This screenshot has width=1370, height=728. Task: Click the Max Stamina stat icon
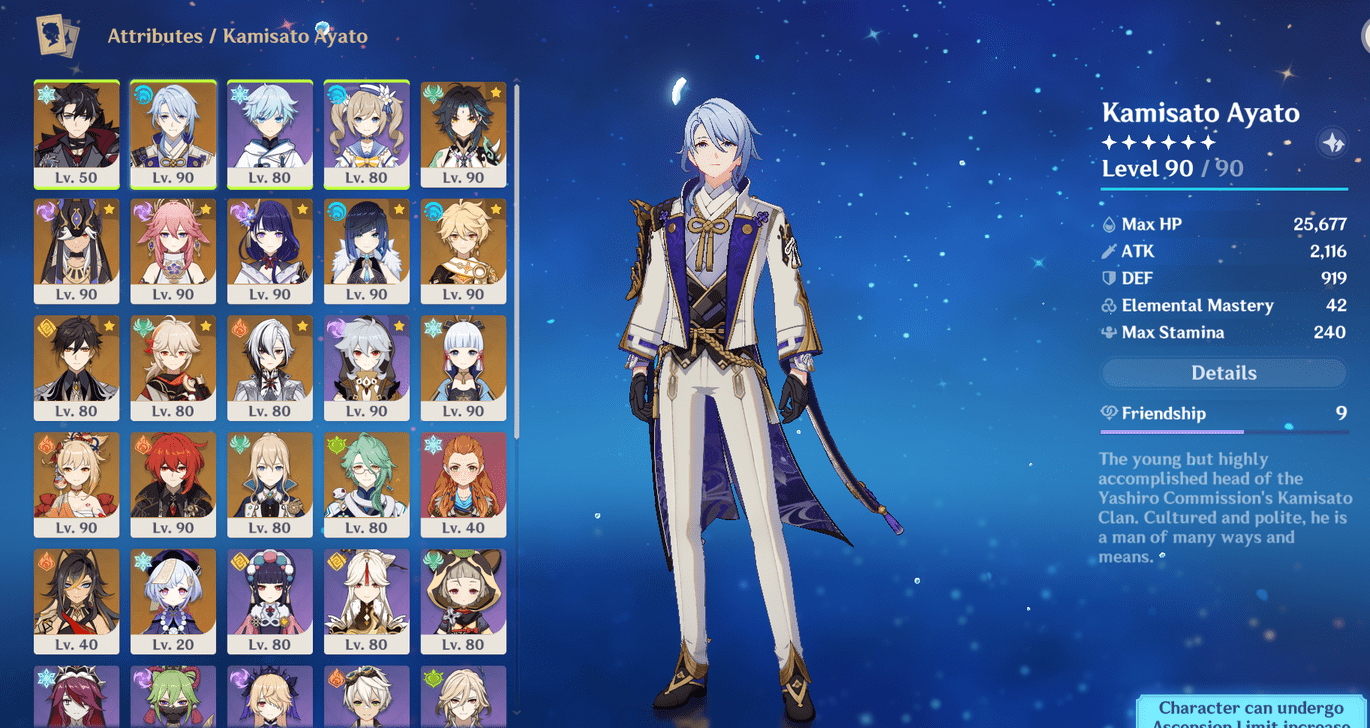(1110, 332)
